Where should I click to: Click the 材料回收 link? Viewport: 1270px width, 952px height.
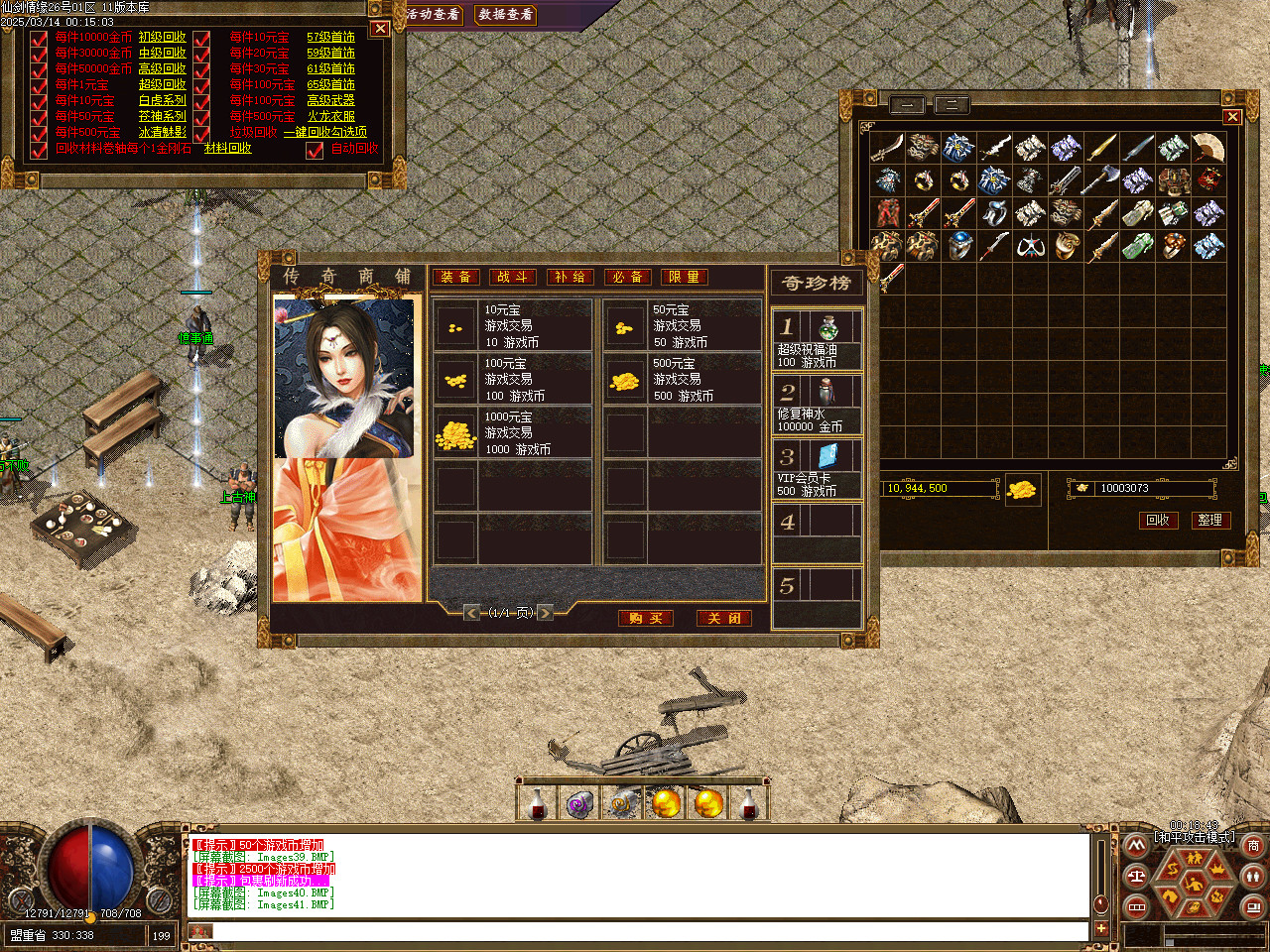pos(227,148)
